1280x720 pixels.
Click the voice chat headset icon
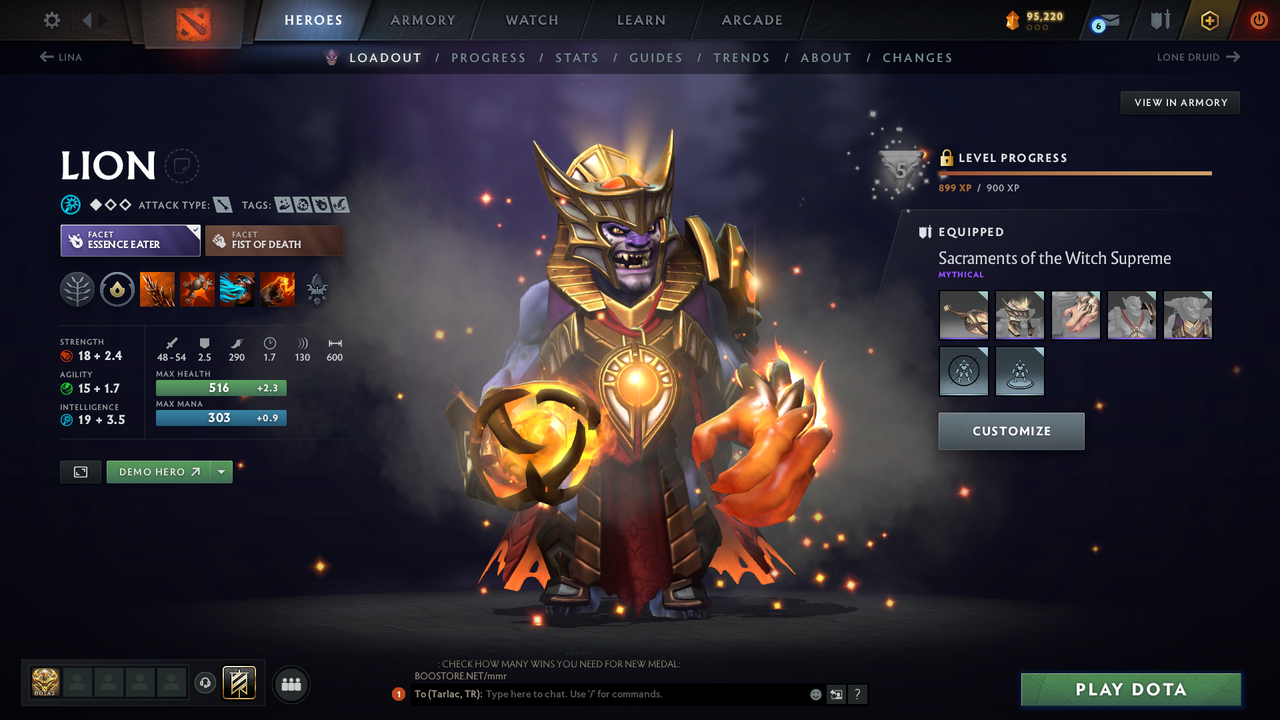(x=207, y=683)
